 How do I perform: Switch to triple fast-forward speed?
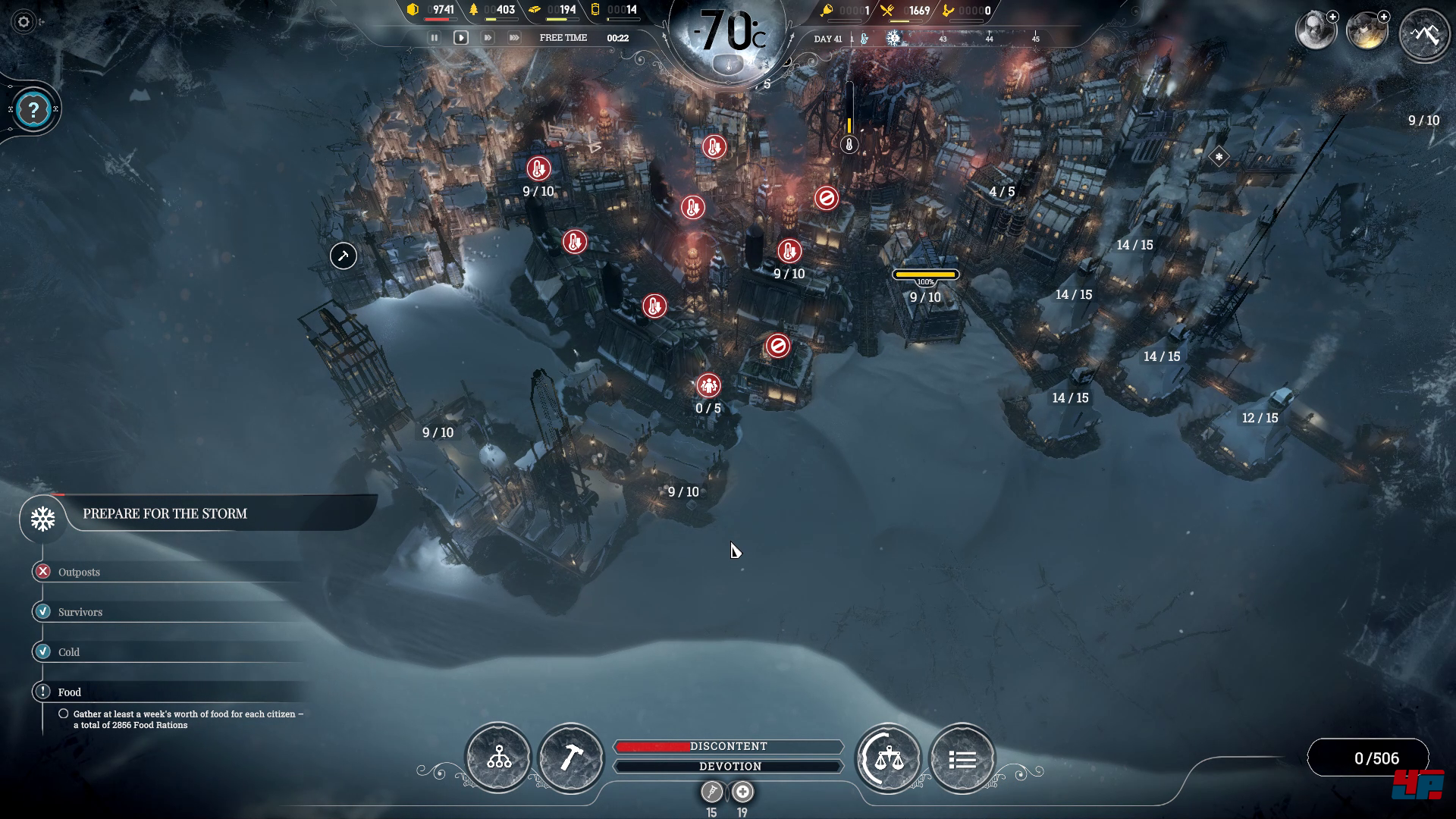point(514,38)
